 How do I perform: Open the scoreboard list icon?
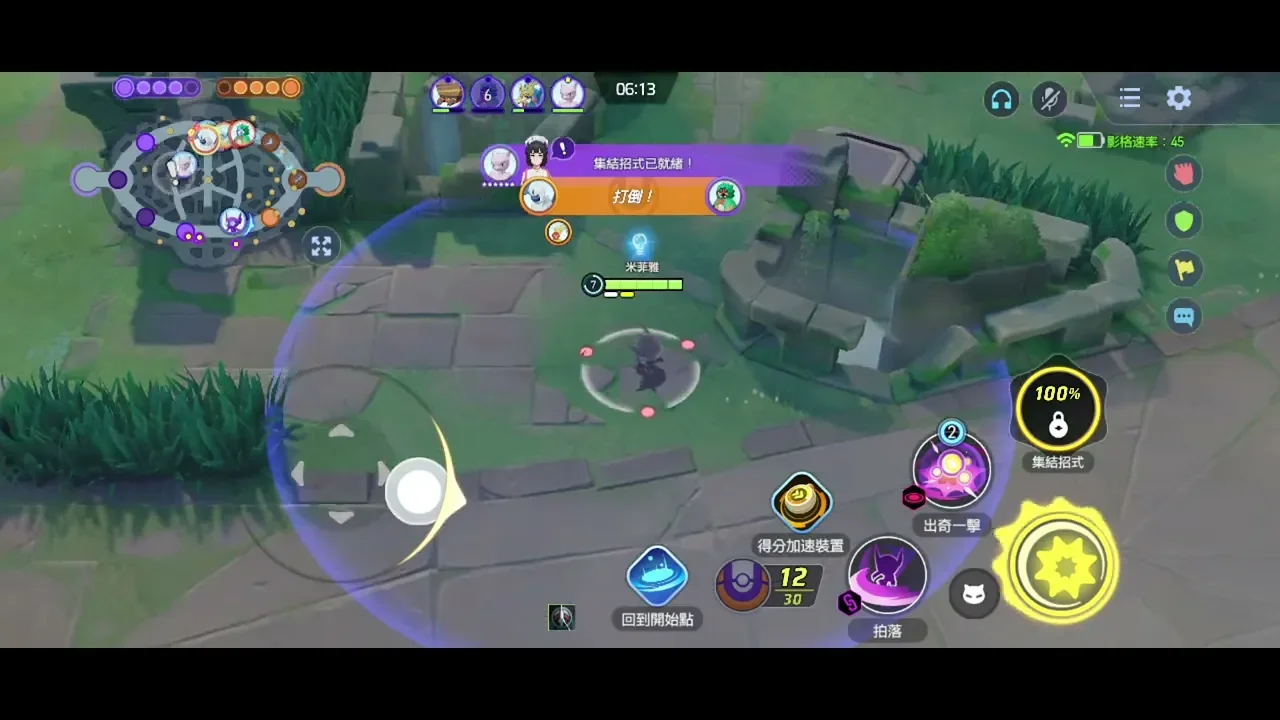tap(1130, 98)
